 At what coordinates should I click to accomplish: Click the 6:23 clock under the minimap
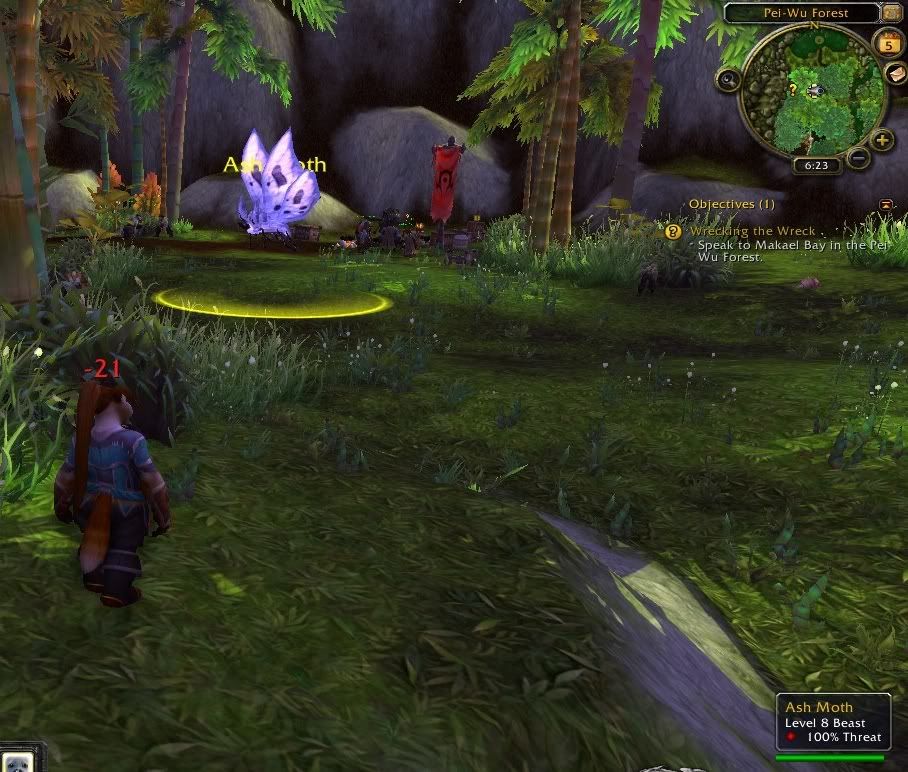(x=816, y=166)
